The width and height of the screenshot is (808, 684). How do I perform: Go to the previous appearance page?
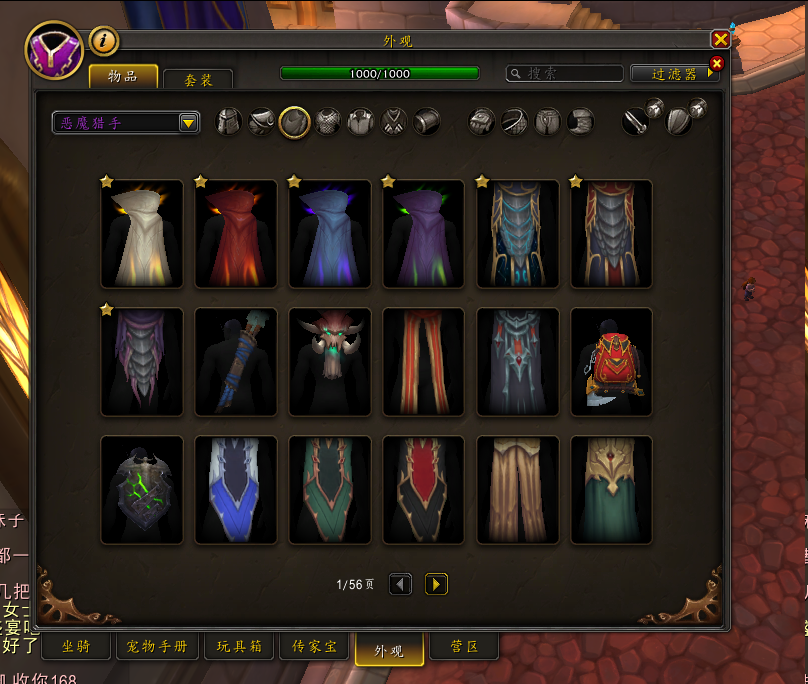pos(400,584)
